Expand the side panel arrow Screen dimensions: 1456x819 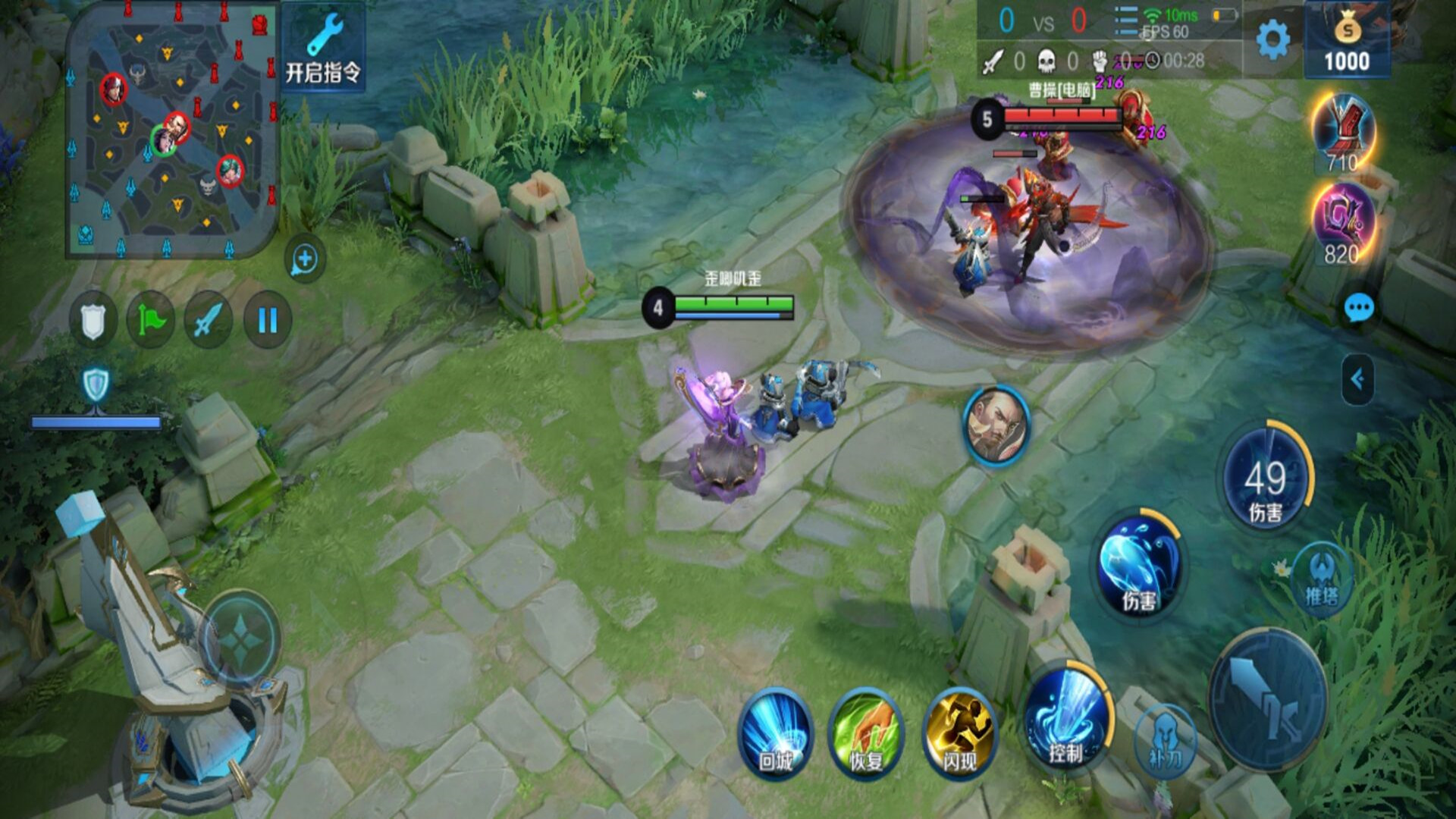pyautogui.click(x=1357, y=379)
